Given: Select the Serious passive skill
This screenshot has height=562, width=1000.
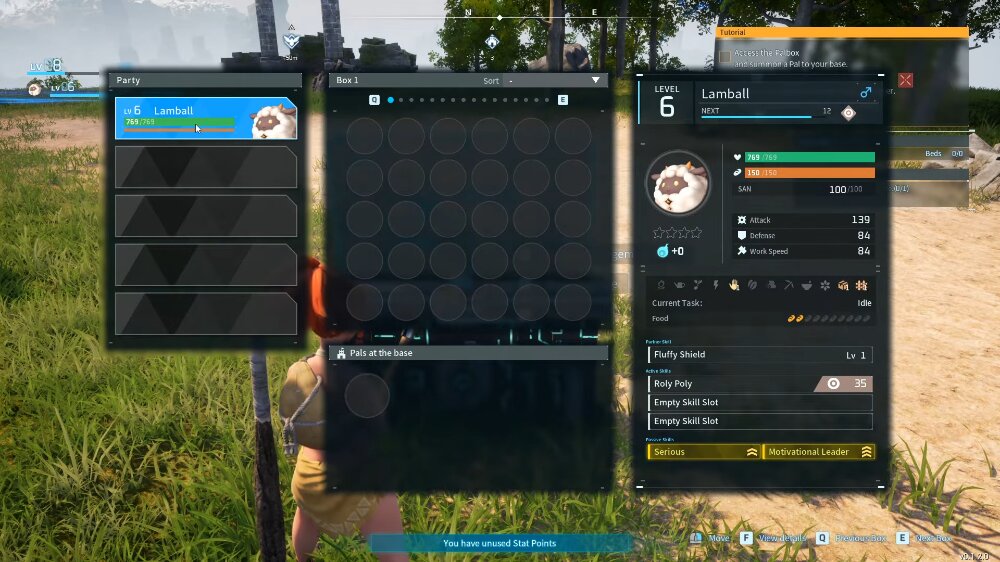Looking at the screenshot, I should click(x=704, y=452).
